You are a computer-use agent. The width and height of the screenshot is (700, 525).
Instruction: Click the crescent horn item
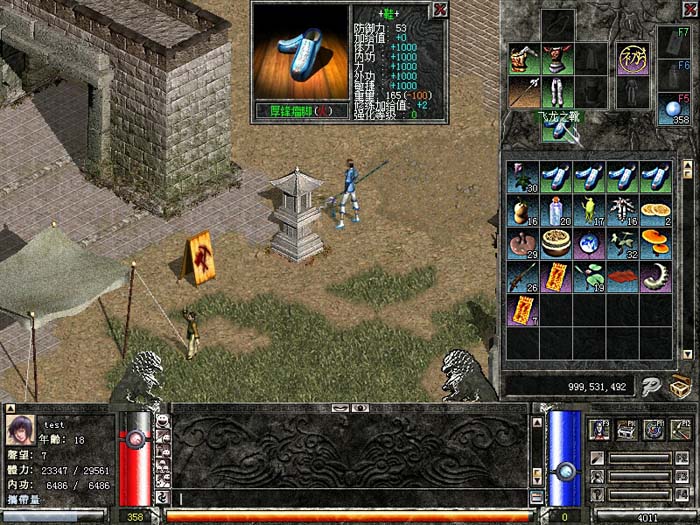[x=656, y=278]
